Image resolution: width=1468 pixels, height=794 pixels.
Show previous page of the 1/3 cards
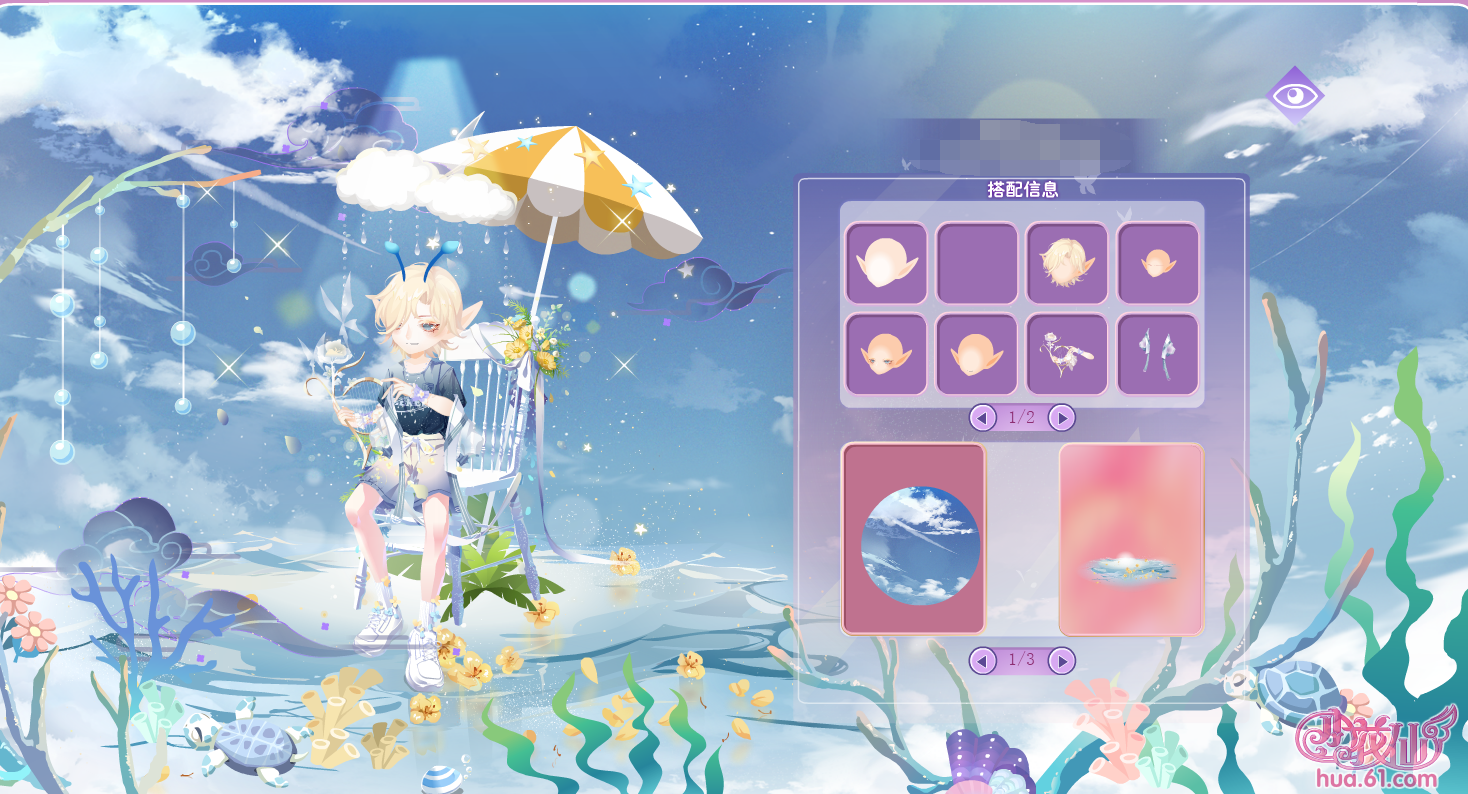pos(983,660)
